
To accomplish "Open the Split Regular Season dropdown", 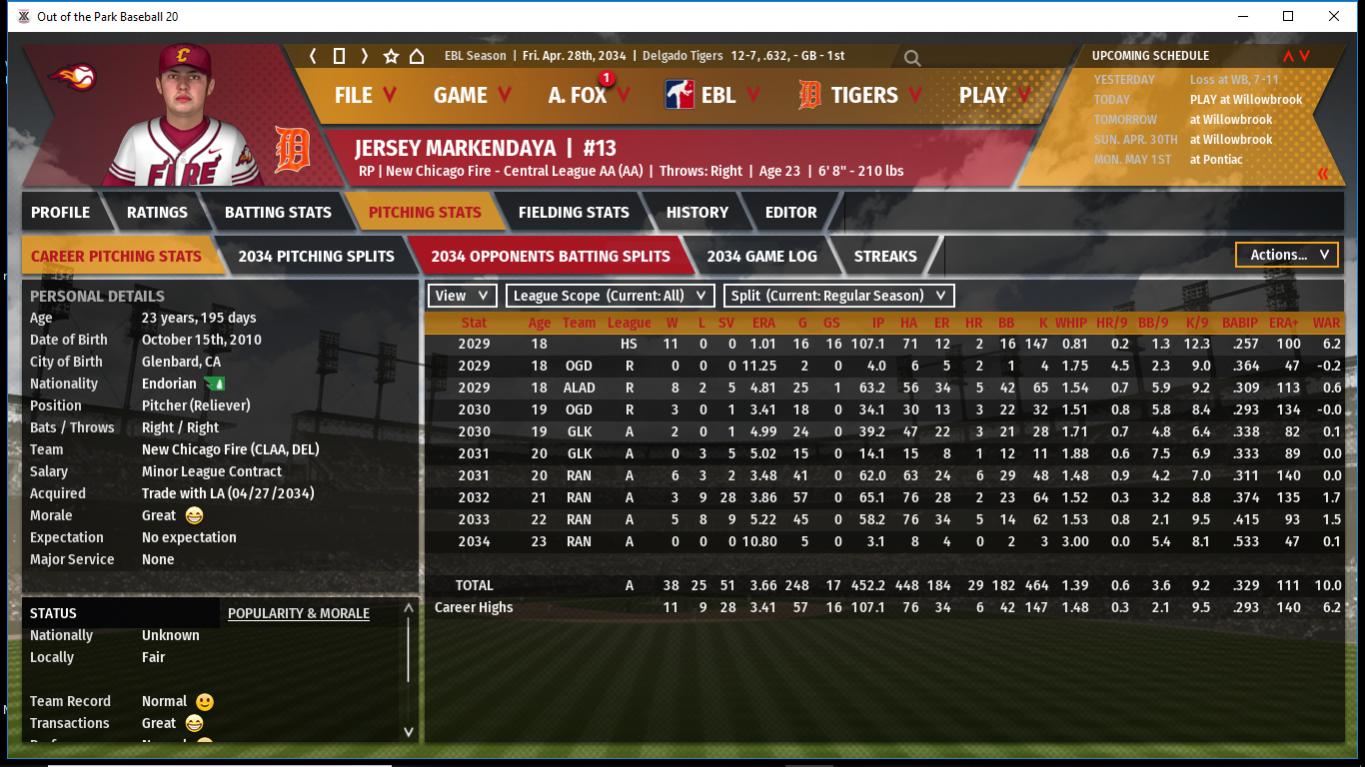I will [838, 295].
